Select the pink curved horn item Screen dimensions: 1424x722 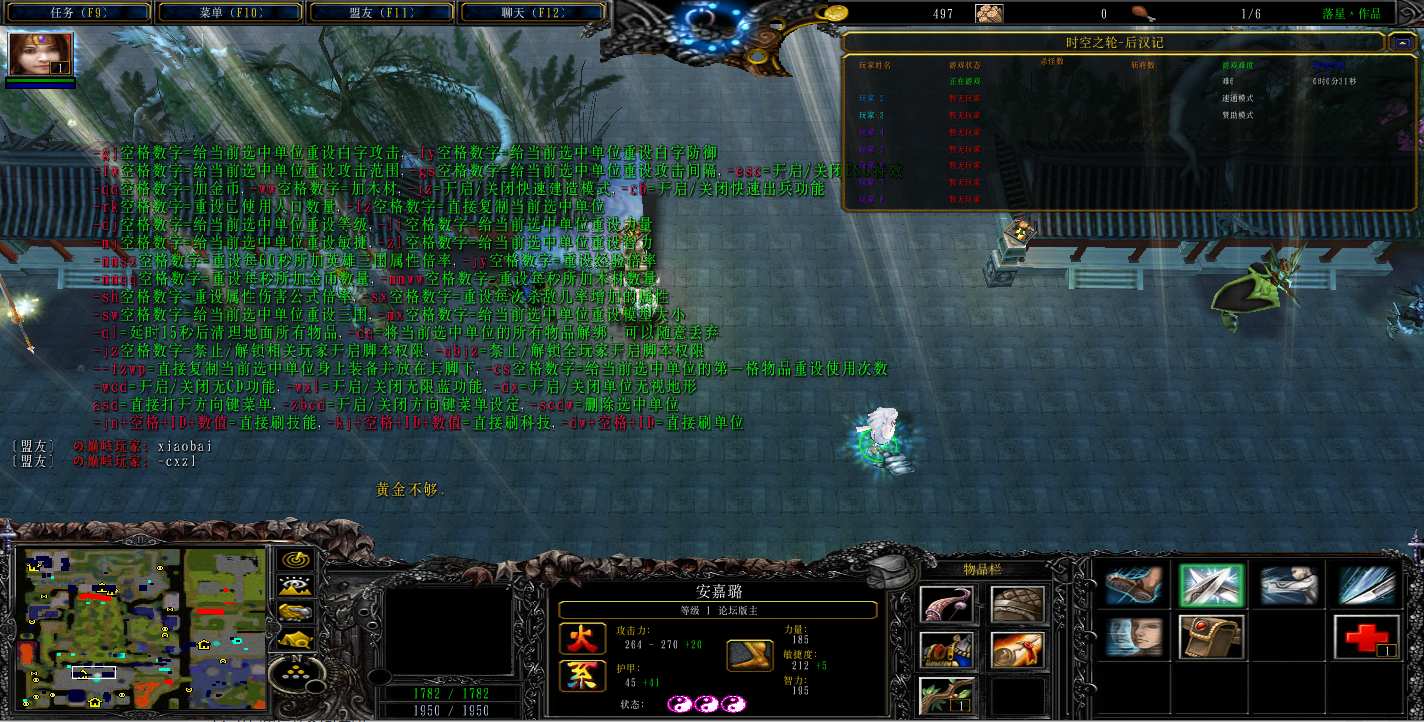tap(945, 604)
